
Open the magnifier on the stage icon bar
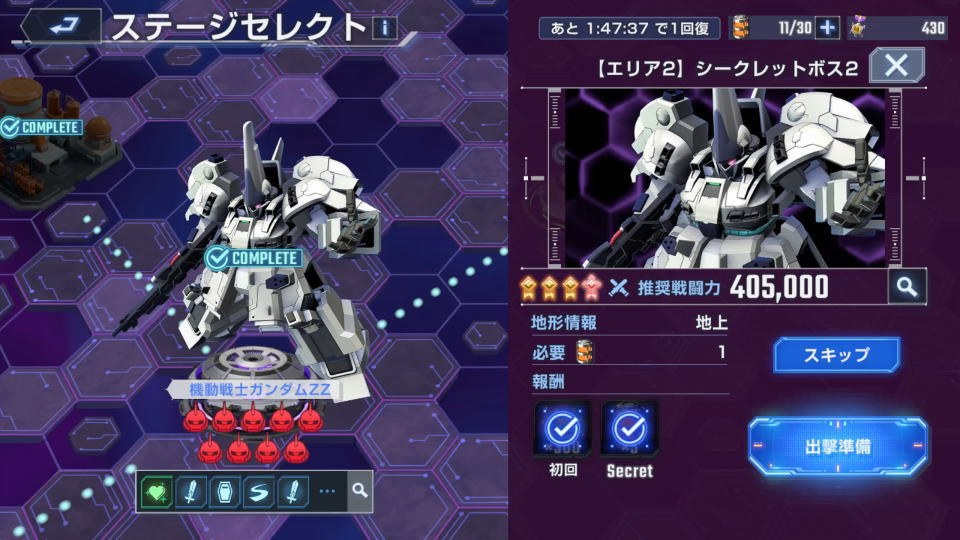point(360,491)
